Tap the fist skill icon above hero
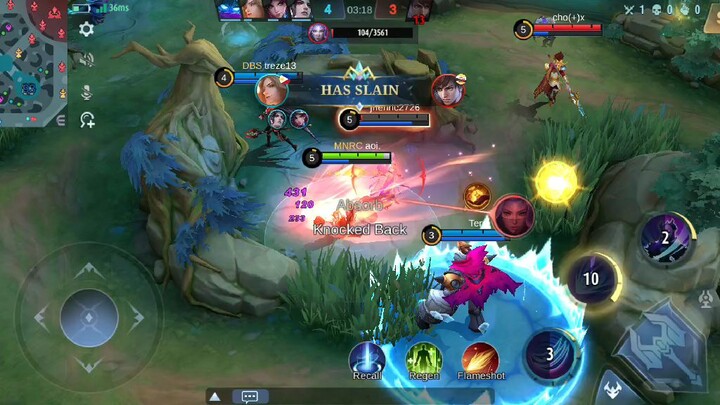 pyautogui.click(x=477, y=196)
